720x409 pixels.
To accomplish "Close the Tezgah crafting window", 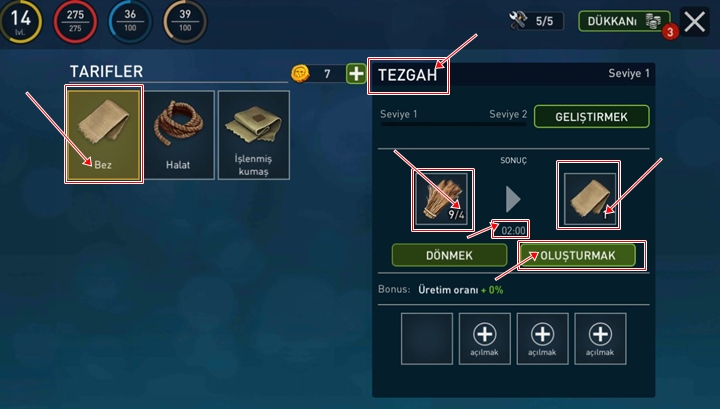I will (x=693, y=21).
